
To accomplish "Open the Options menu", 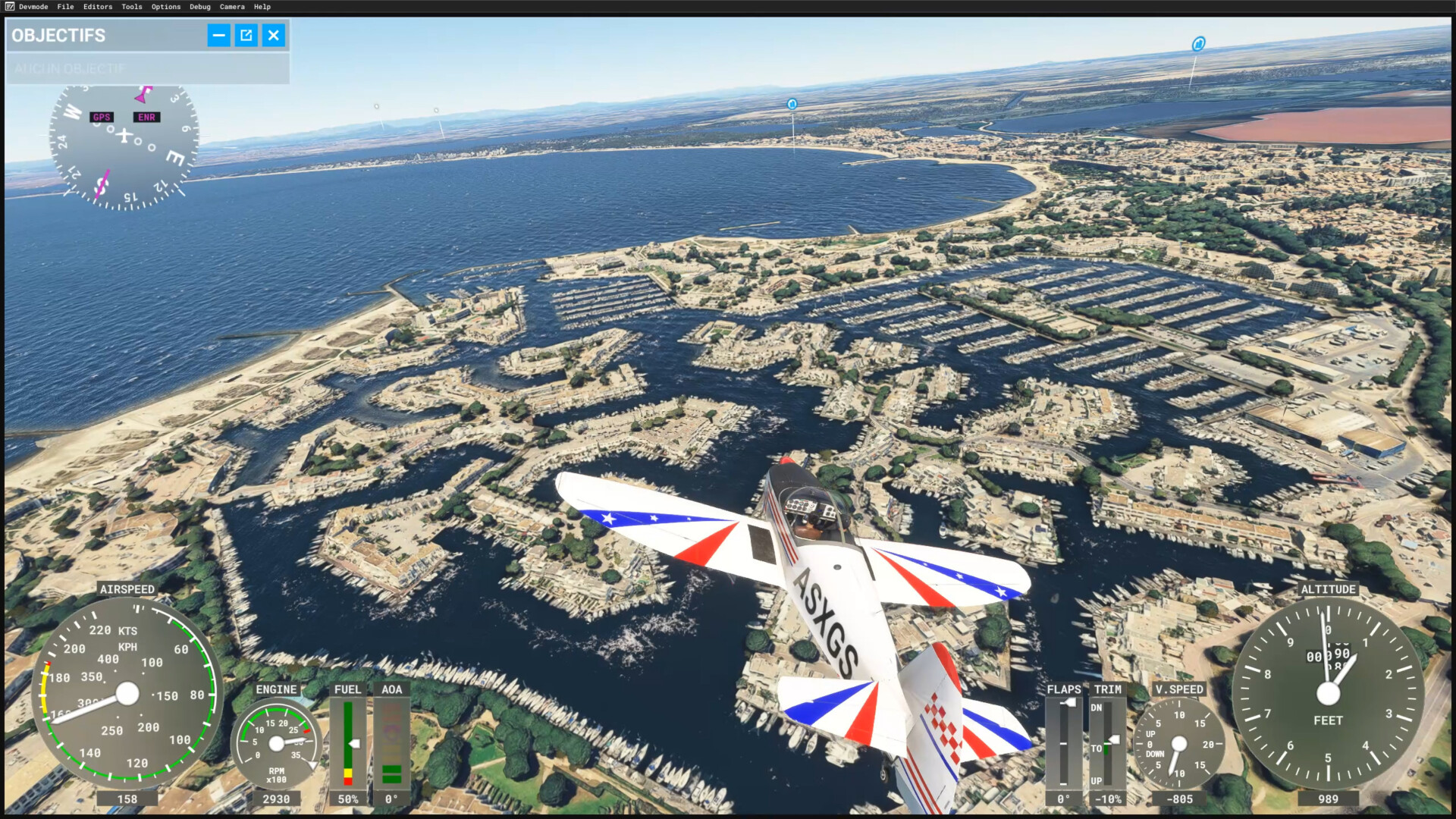I will pyautogui.click(x=166, y=7).
